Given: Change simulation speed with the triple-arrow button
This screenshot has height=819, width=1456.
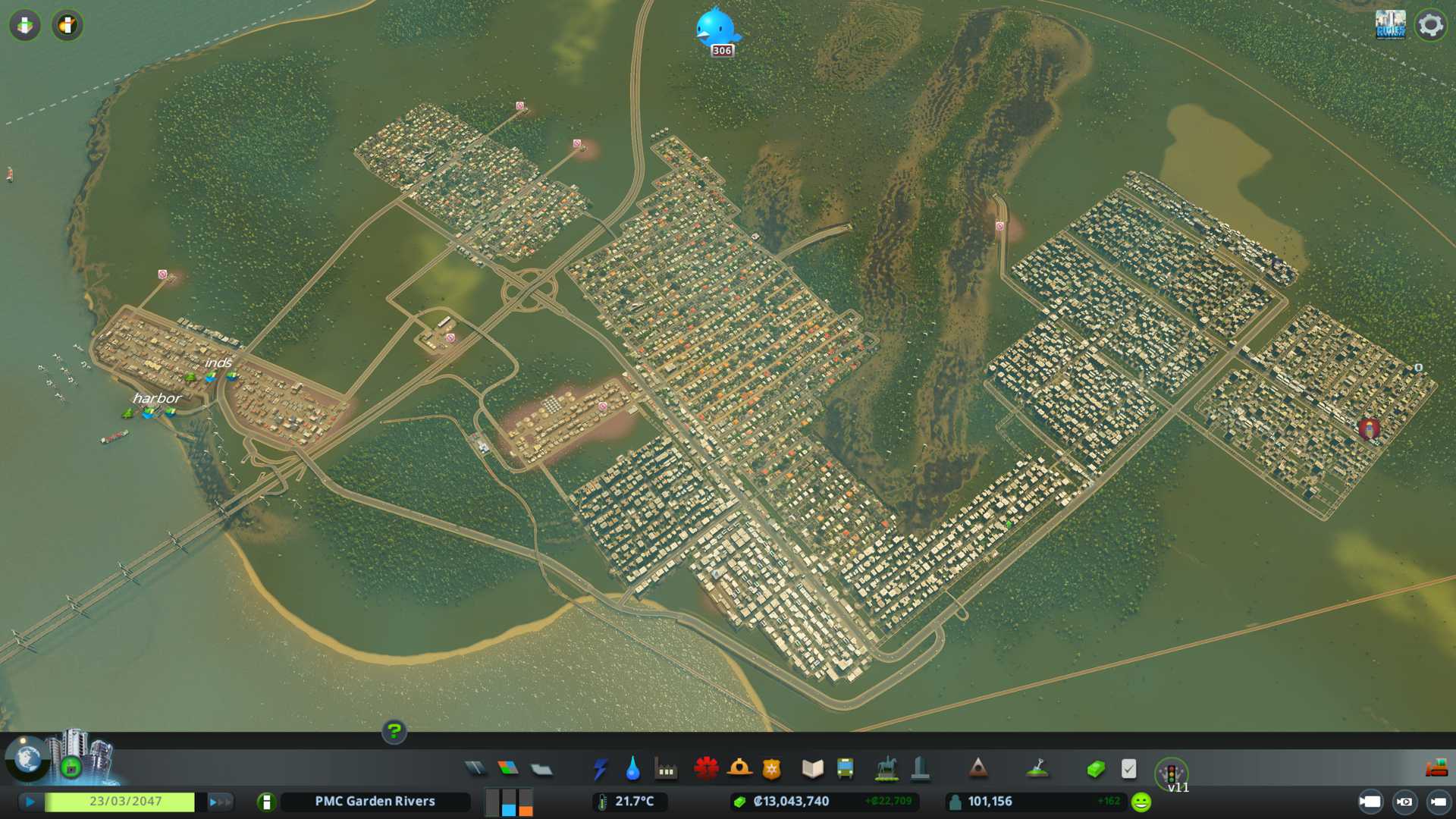Looking at the screenshot, I should pos(219,802).
